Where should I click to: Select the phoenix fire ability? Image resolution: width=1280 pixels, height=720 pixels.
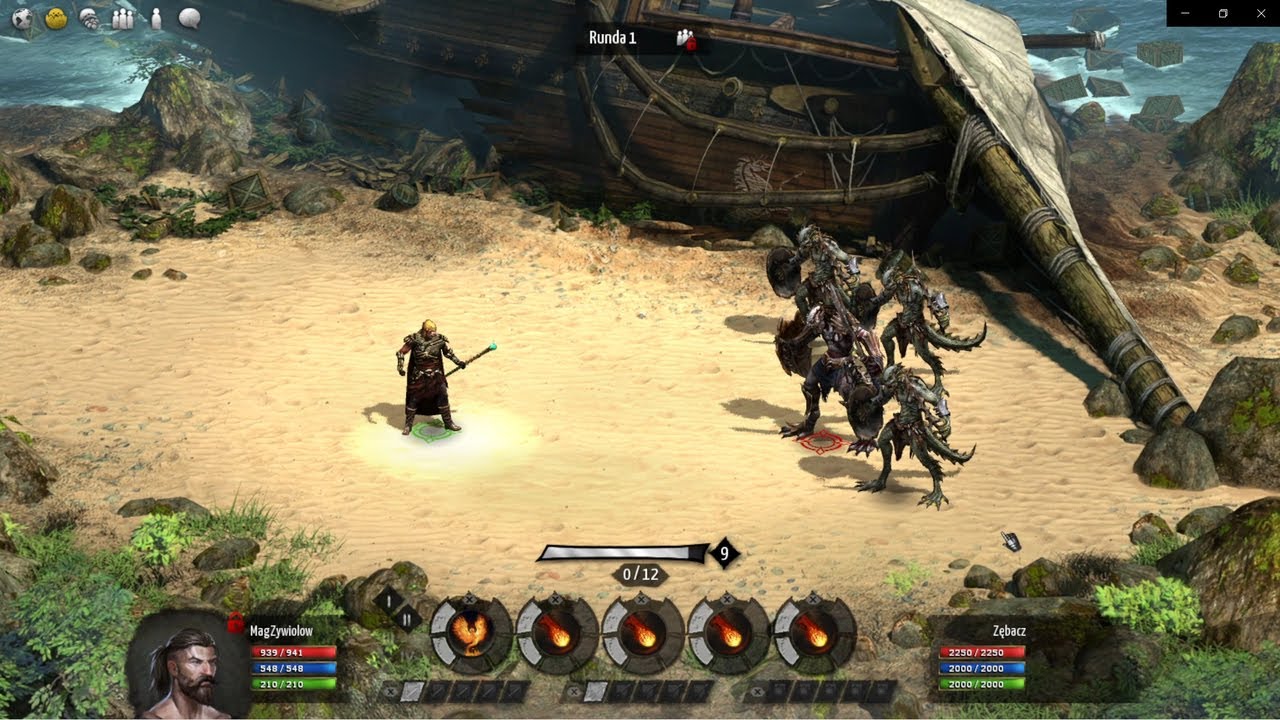pyautogui.click(x=471, y=633)
